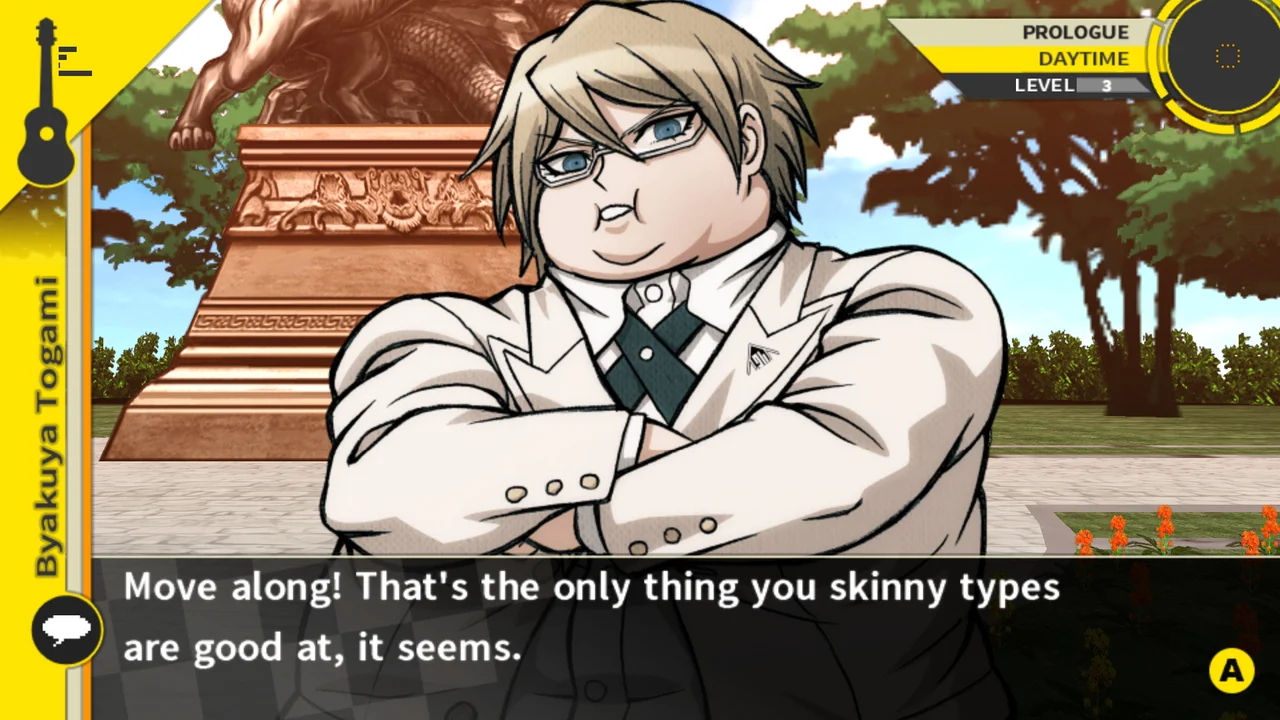This screenshot has height=720, width=1280.
Task: Click the PROLOGUE chapter label
Action: point(1075,32)
